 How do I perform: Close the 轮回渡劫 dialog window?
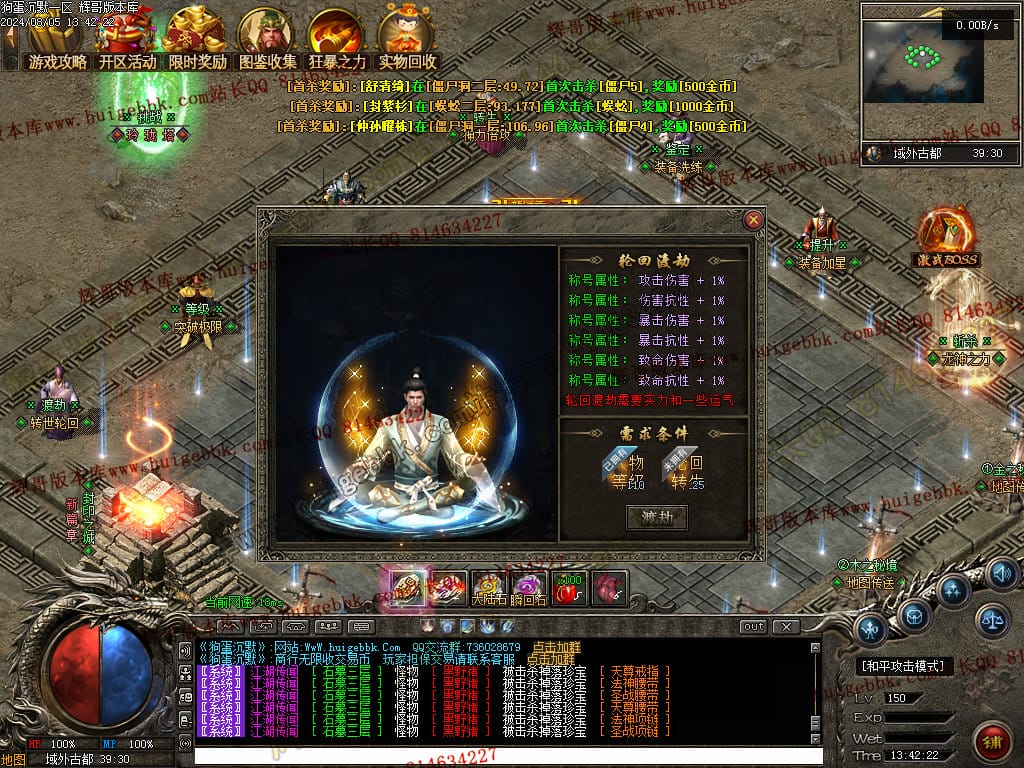(x=754, y=220)
